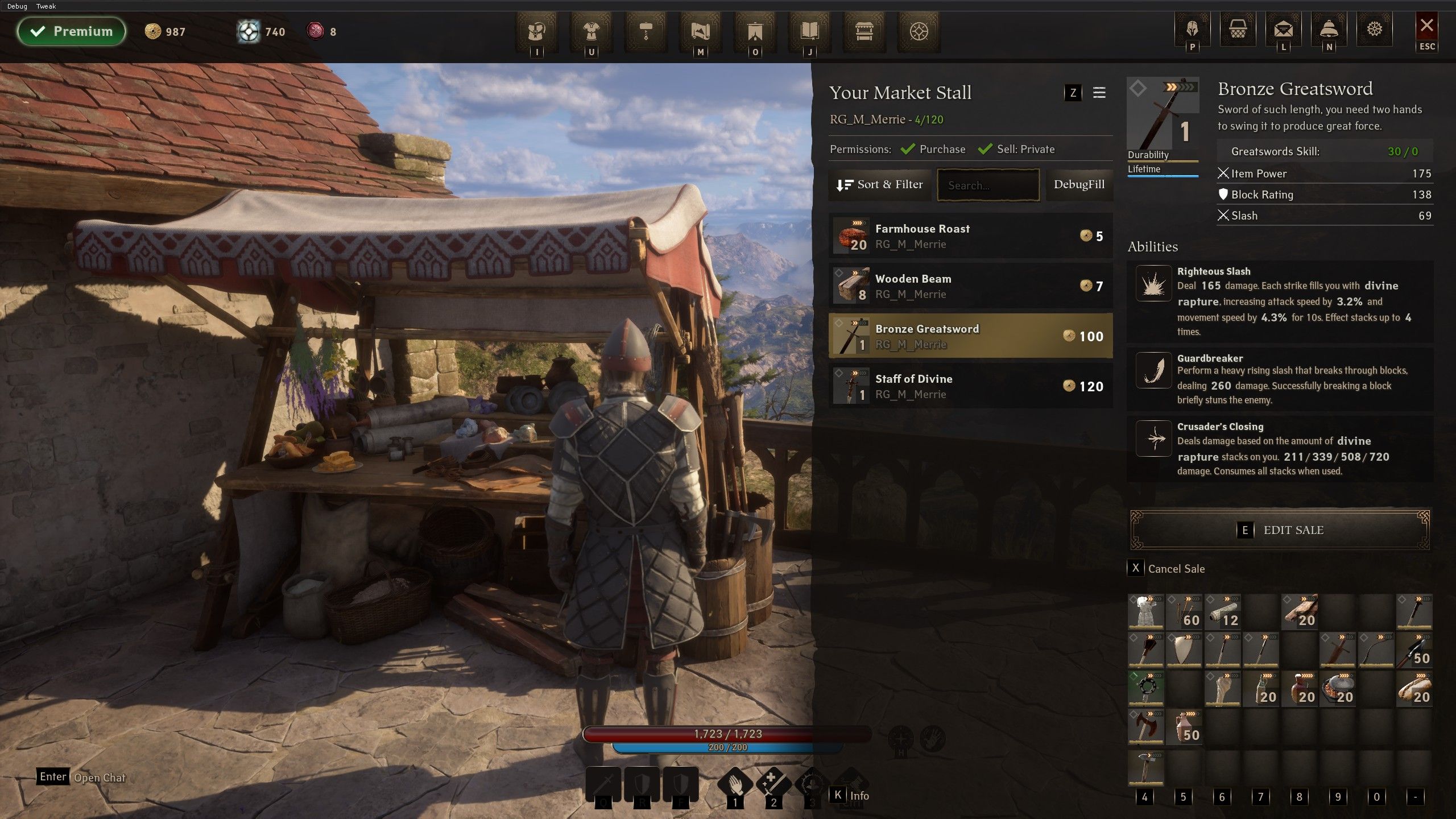The image size is (1456, 819).
Task: Open the market stall hamburger menu
Action: tap(1099, 93)
